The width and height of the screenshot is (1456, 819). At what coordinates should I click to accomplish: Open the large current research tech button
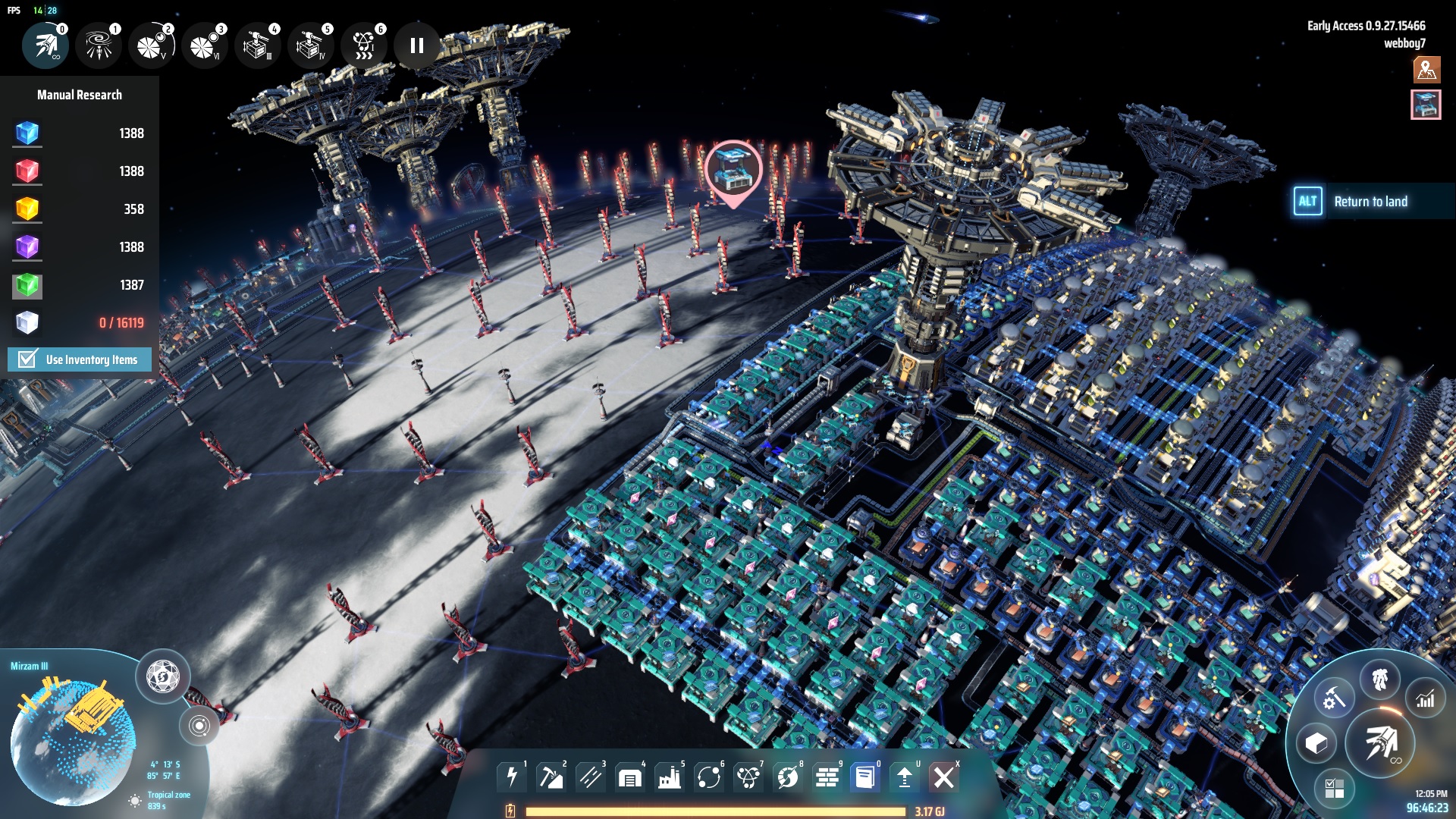click(1381, 744)
